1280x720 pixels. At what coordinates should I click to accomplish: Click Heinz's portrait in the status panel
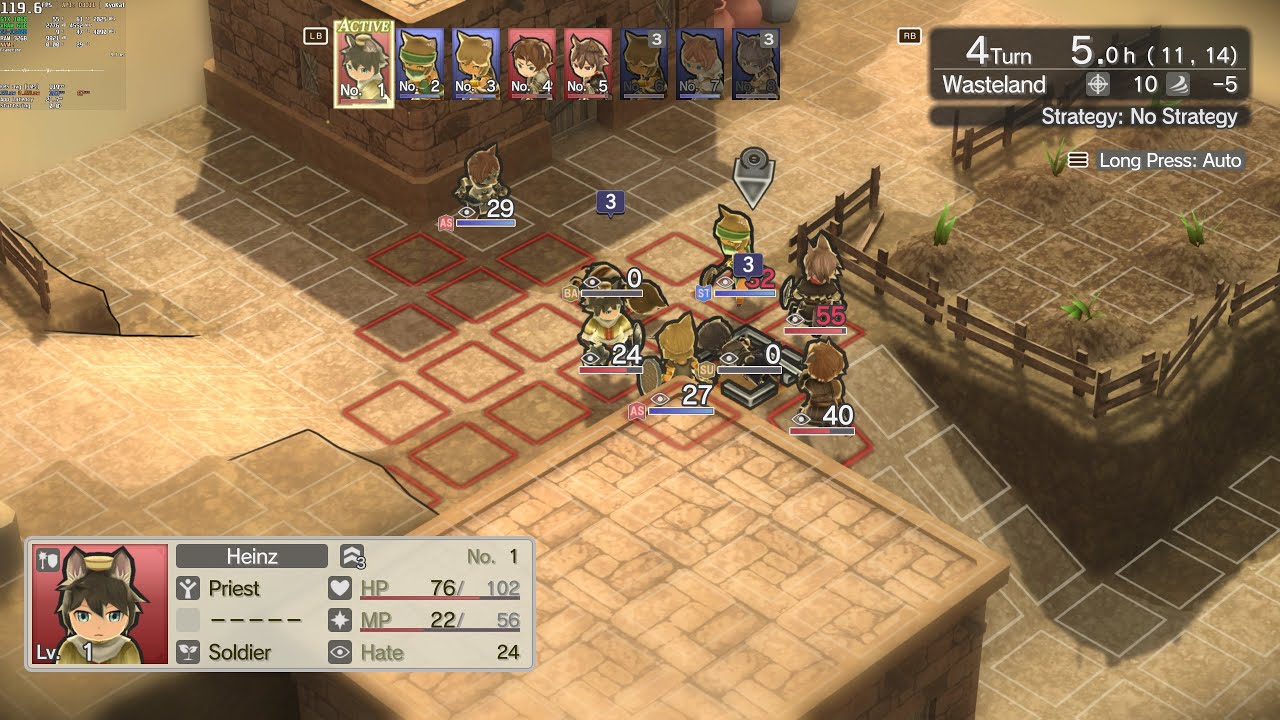coord(100,604)
